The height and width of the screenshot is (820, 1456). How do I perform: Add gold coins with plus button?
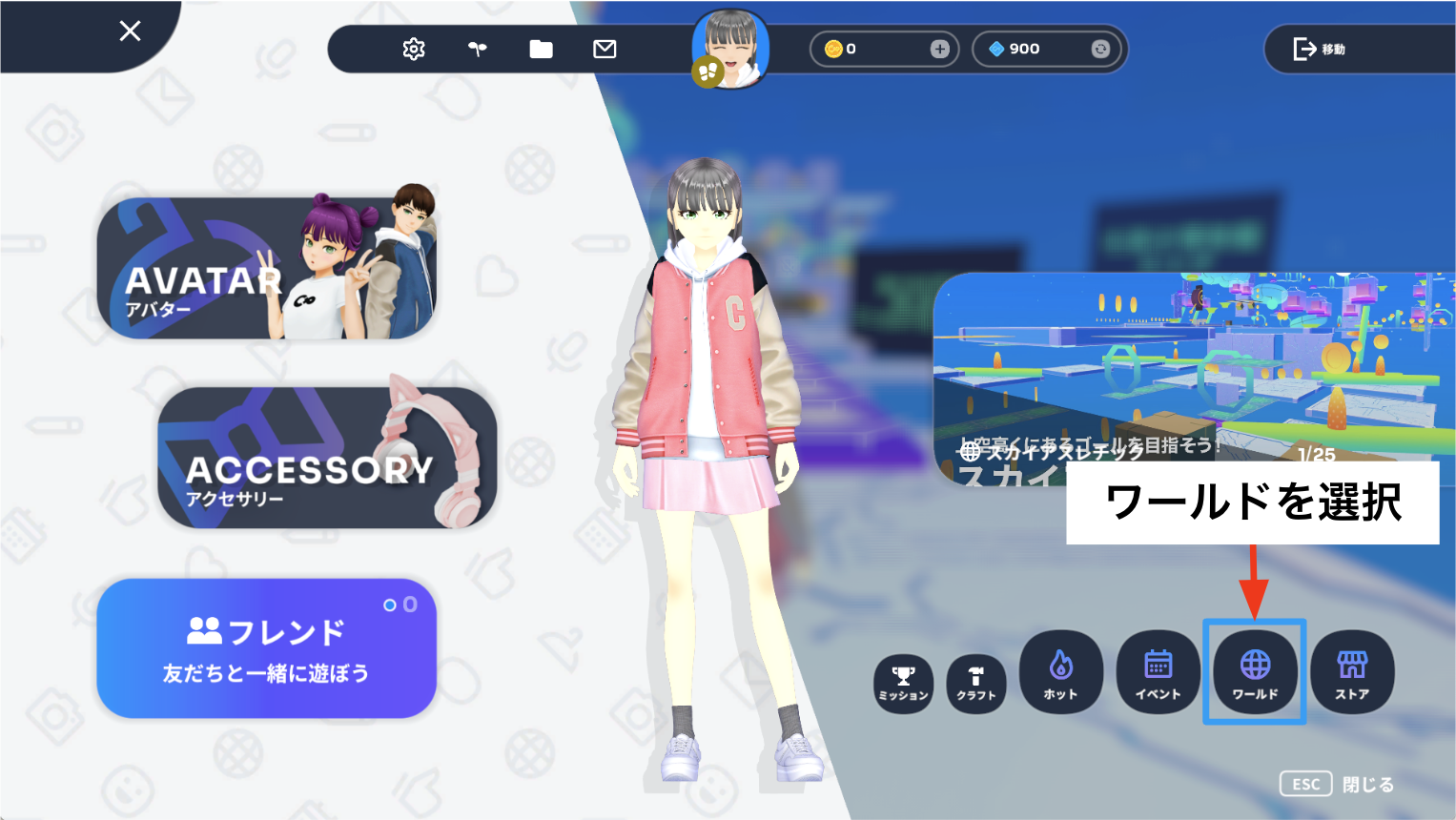point(939,49)
